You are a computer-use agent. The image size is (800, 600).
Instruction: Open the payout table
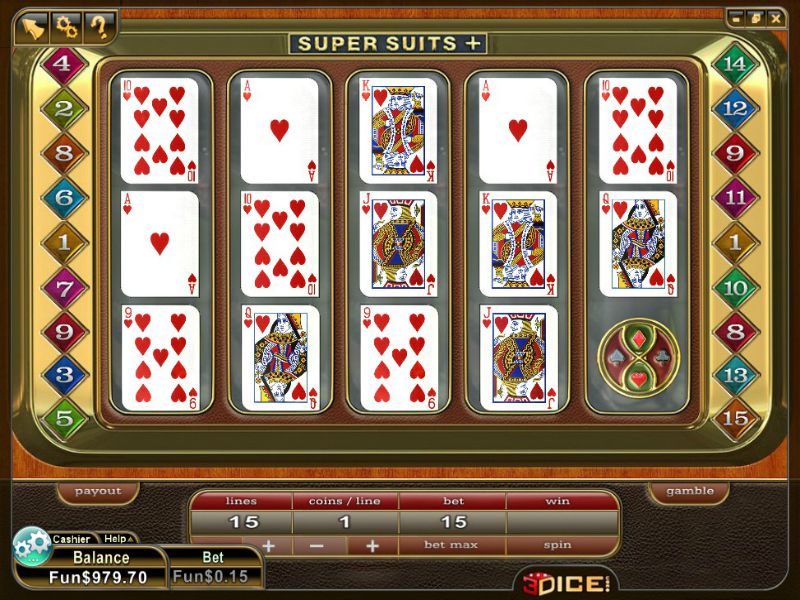tap(98, 491)
